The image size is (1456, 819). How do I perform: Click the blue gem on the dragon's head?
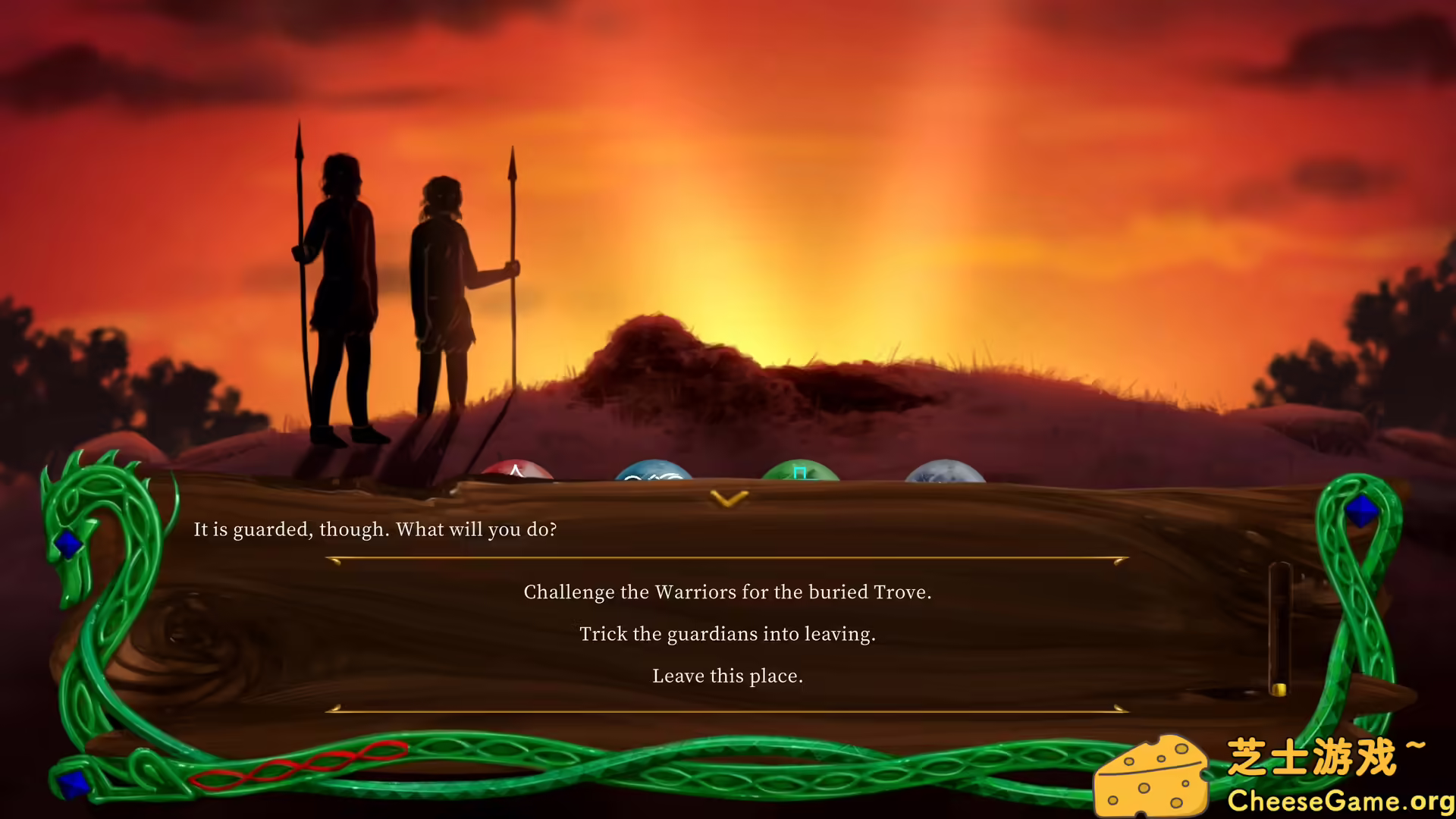(x=69, y=542)
